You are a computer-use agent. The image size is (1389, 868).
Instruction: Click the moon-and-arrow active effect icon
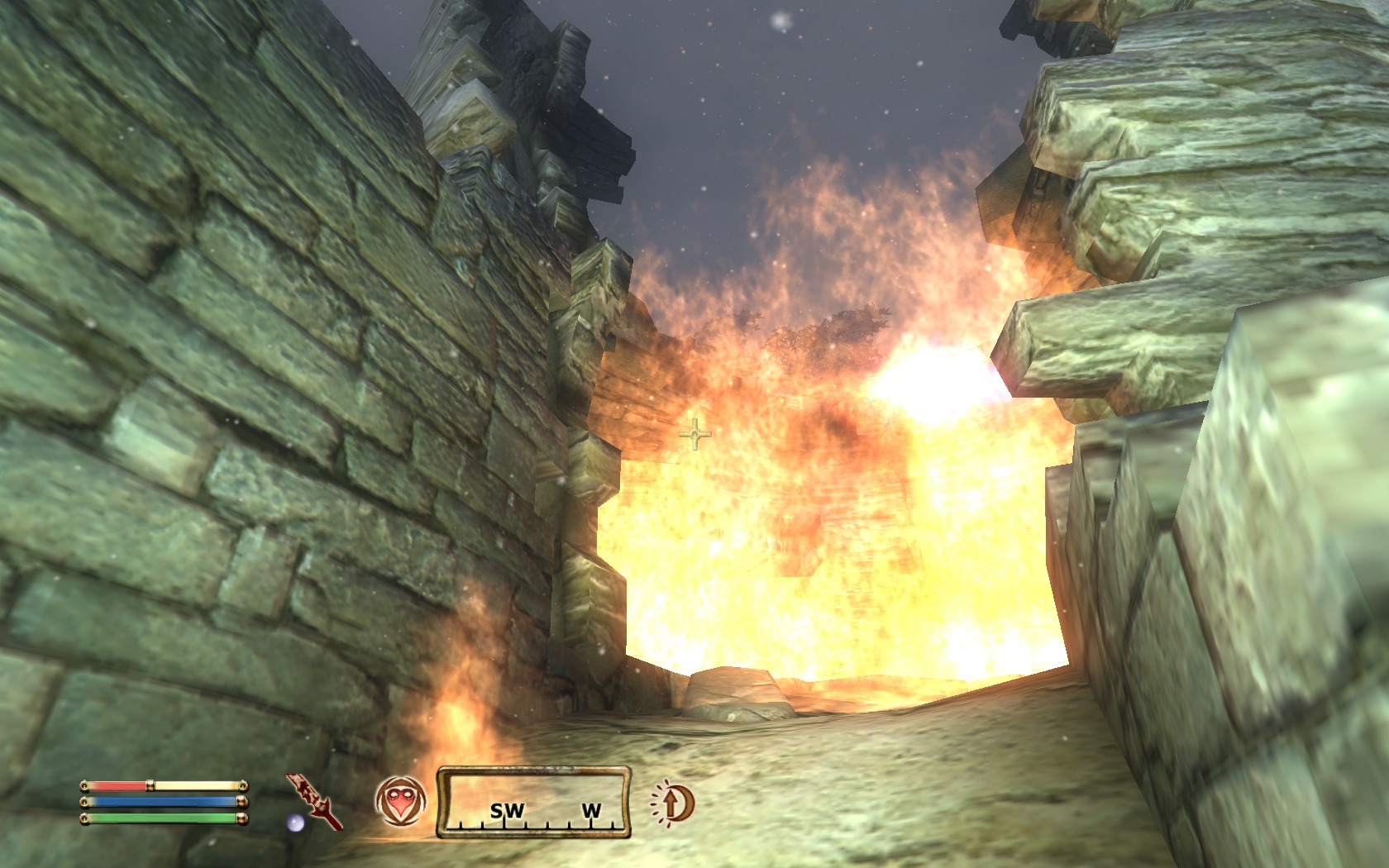point(673,803)
